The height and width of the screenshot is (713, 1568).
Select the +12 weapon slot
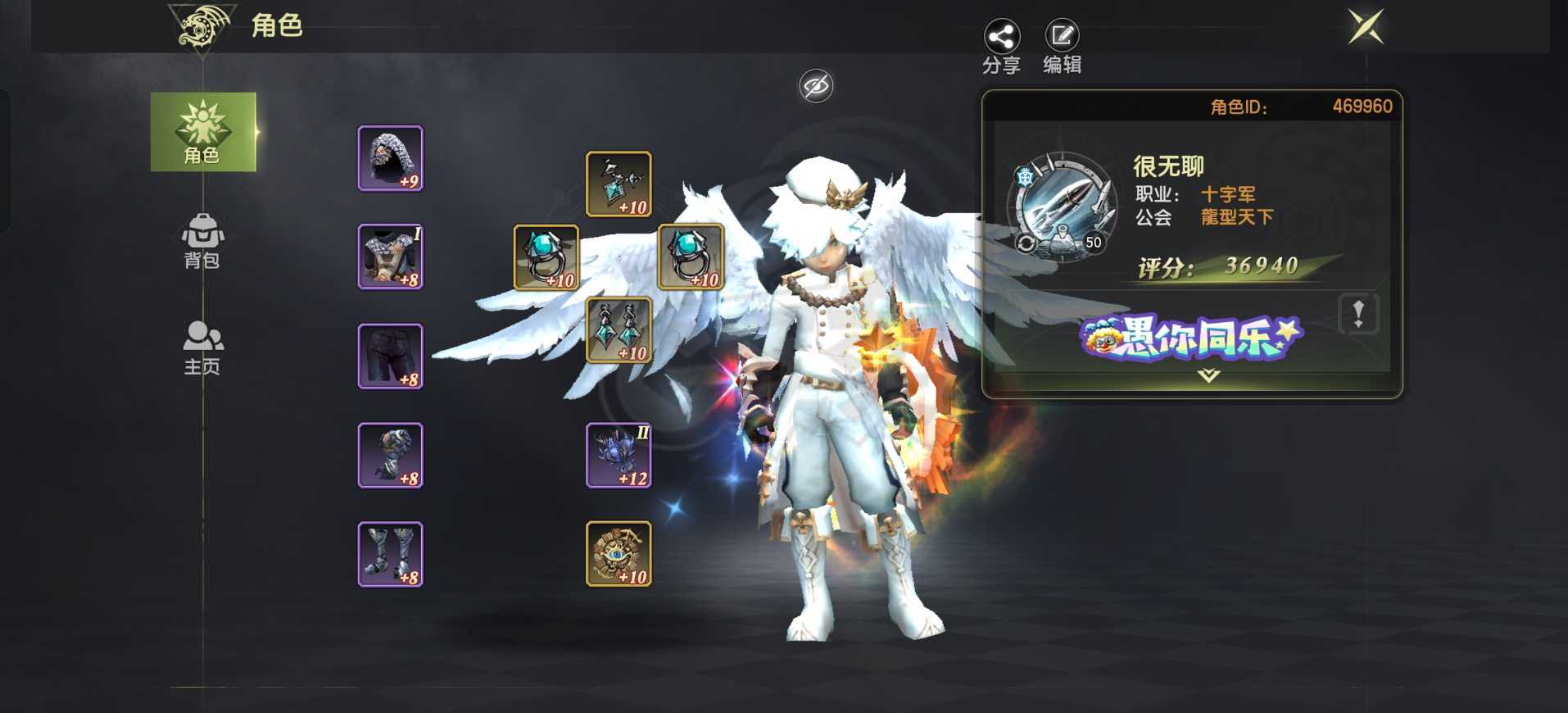[619, 456]
